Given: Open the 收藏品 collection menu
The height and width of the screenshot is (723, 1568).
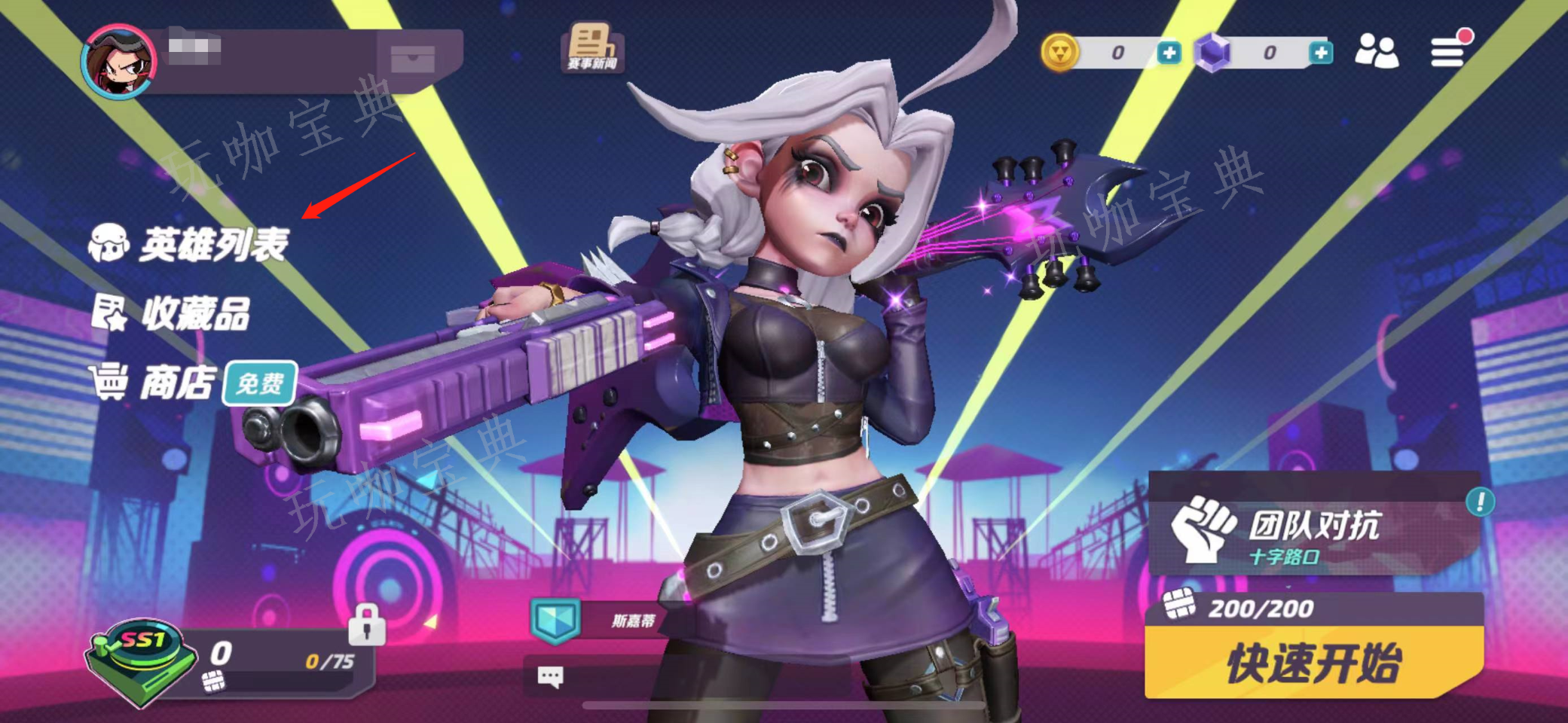Looking at the screenshot, I should coord(172,313).
